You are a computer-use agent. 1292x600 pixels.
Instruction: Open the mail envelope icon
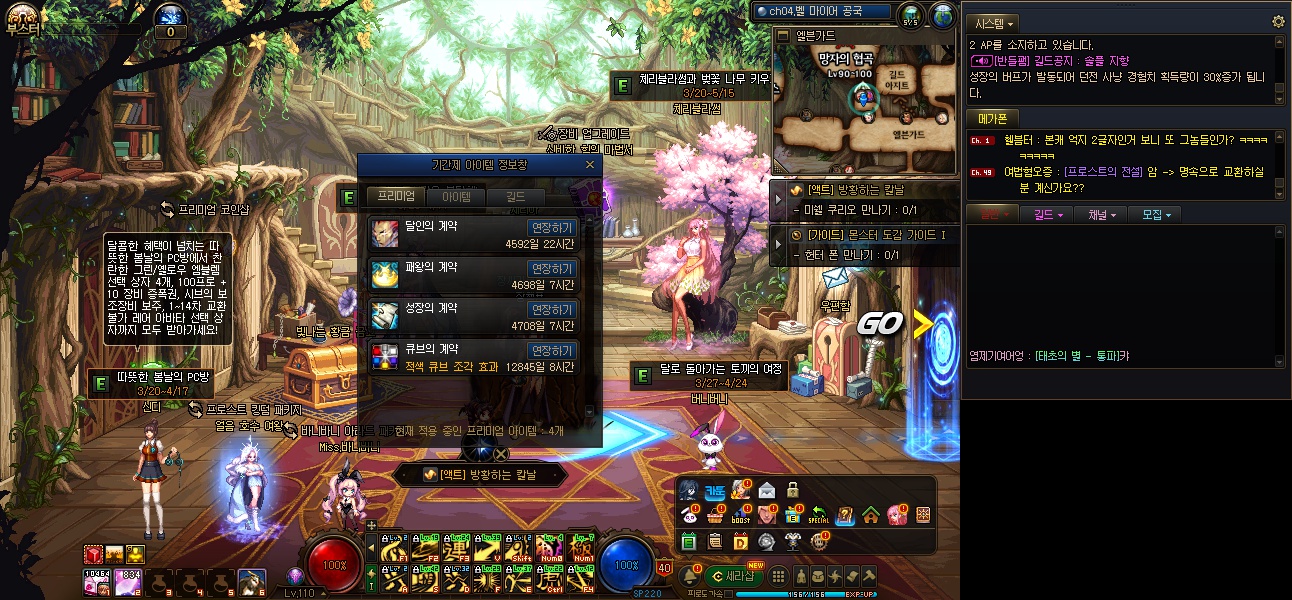tap(766, 490)
